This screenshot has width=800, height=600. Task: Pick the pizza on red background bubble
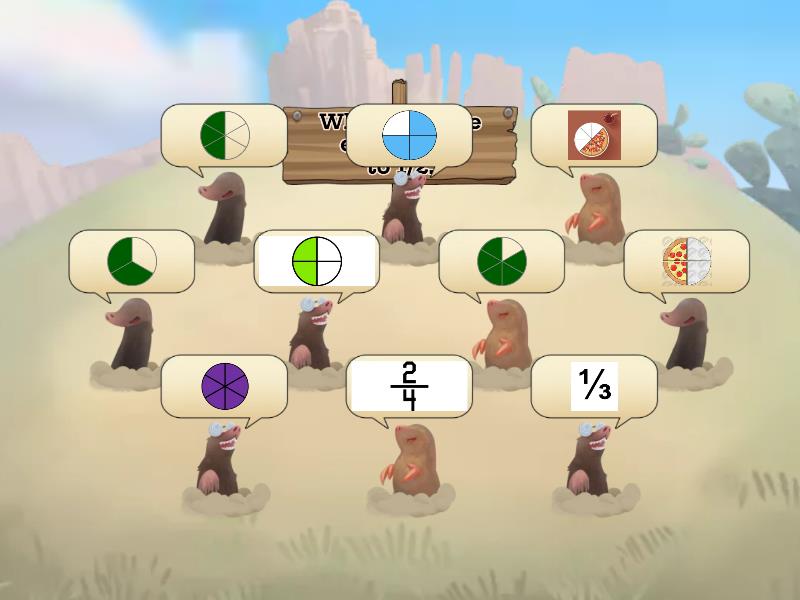594,135
